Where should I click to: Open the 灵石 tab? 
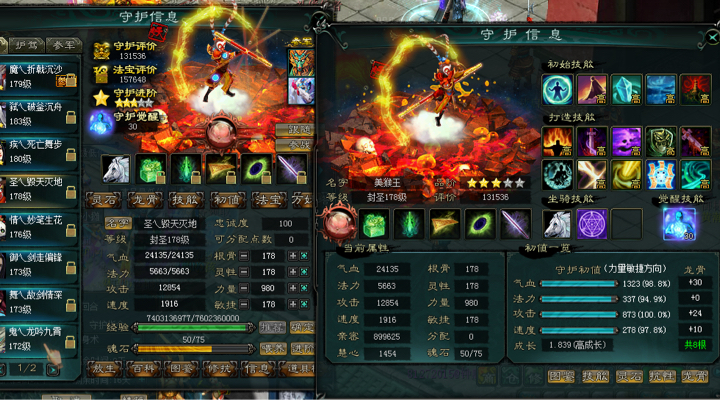tap(104, 198)
